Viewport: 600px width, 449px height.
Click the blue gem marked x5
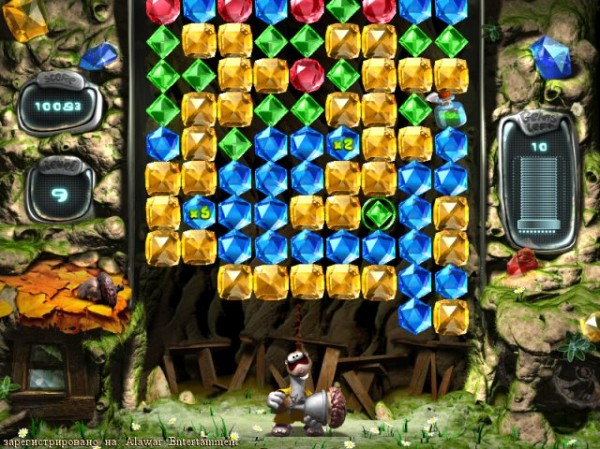pos(198,212)
